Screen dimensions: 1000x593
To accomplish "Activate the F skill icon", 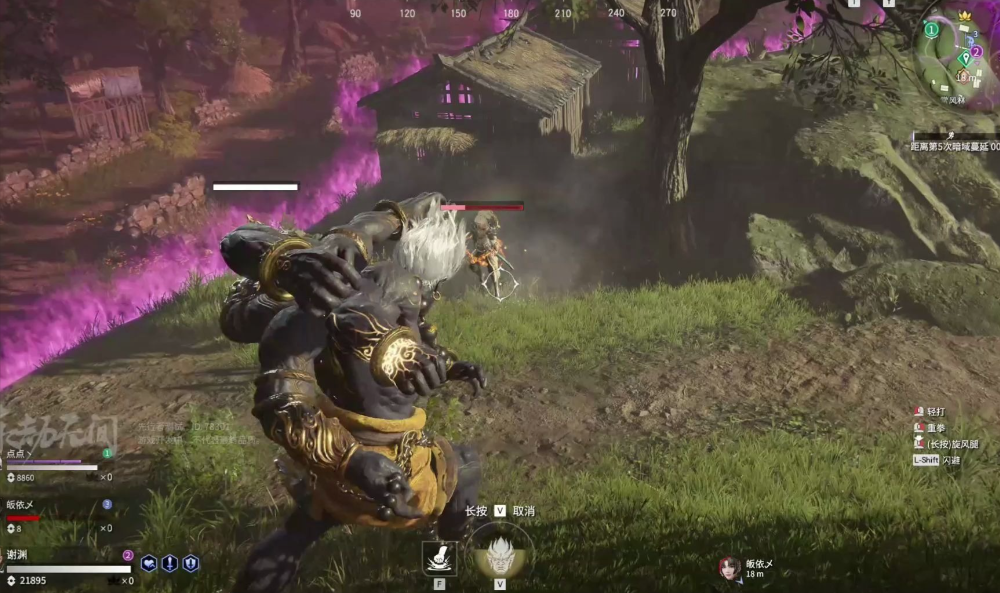I will point(440,558).
